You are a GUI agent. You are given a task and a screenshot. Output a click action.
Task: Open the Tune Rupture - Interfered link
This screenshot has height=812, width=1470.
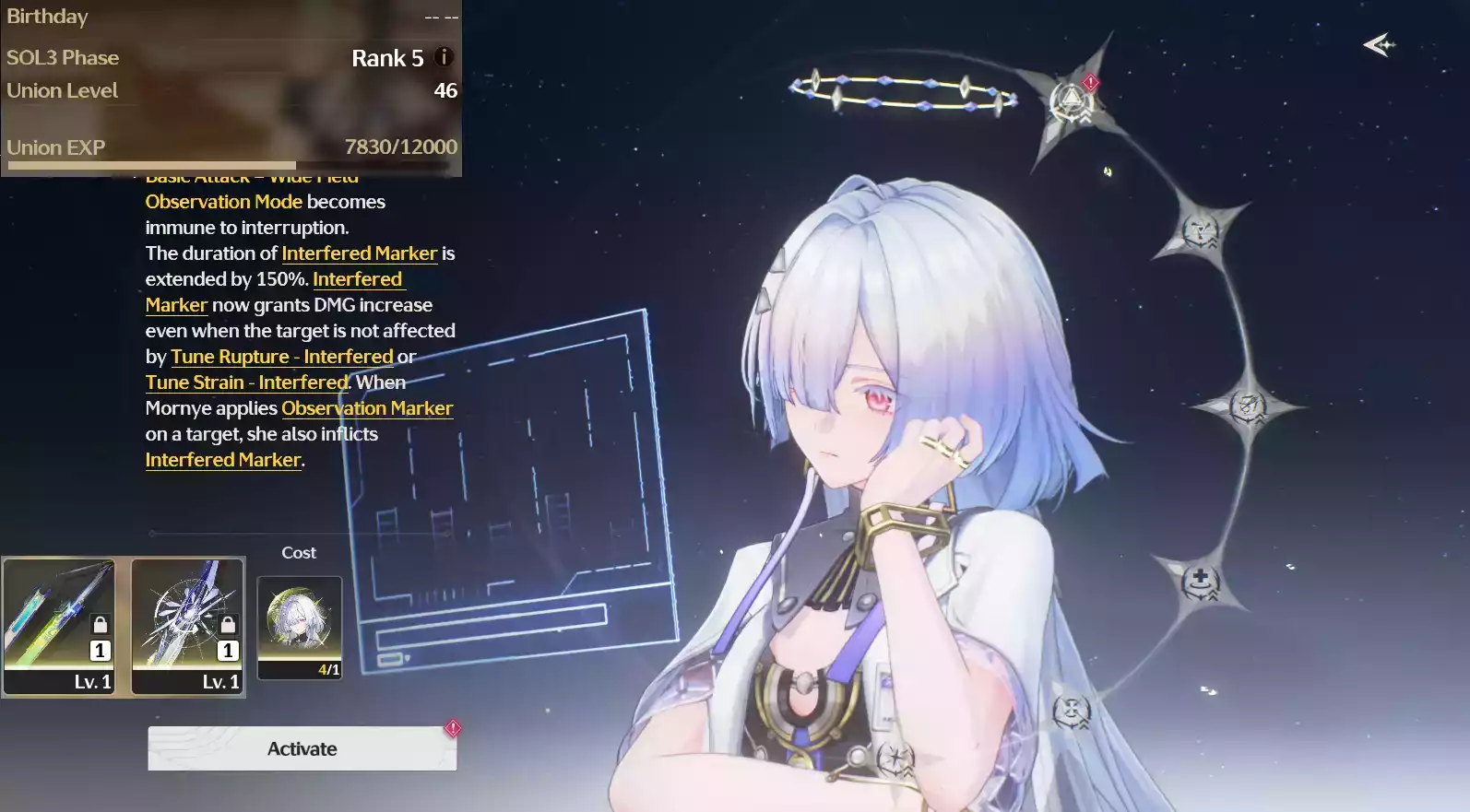tap(282, 357)
